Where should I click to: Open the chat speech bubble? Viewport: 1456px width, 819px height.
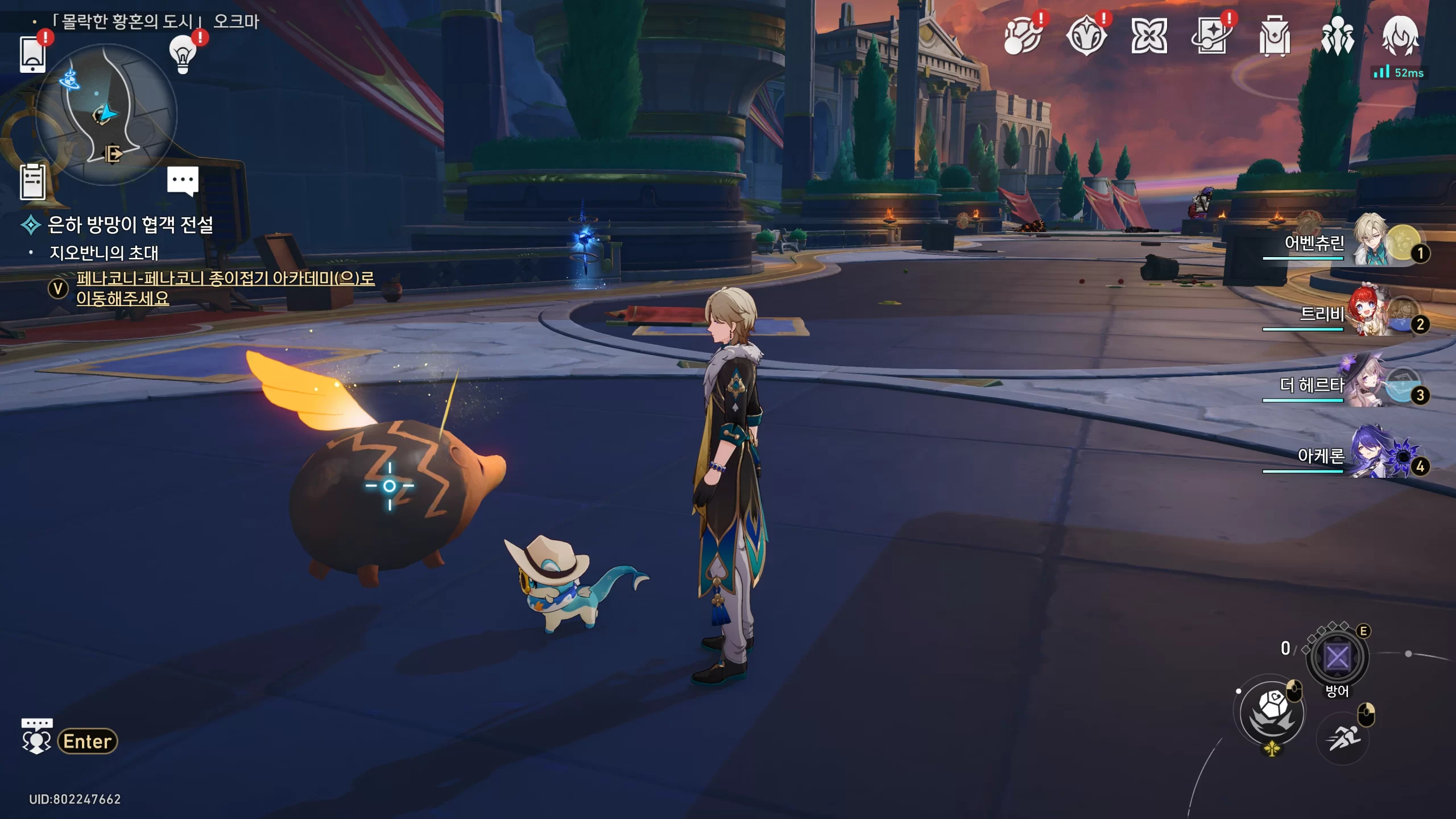click(x=183, y=180)
